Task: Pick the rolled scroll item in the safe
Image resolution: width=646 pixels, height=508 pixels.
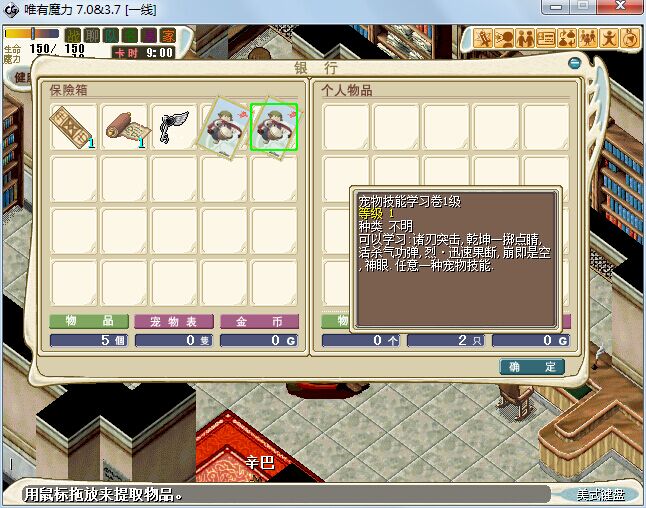Action: (x=124, y=127)
